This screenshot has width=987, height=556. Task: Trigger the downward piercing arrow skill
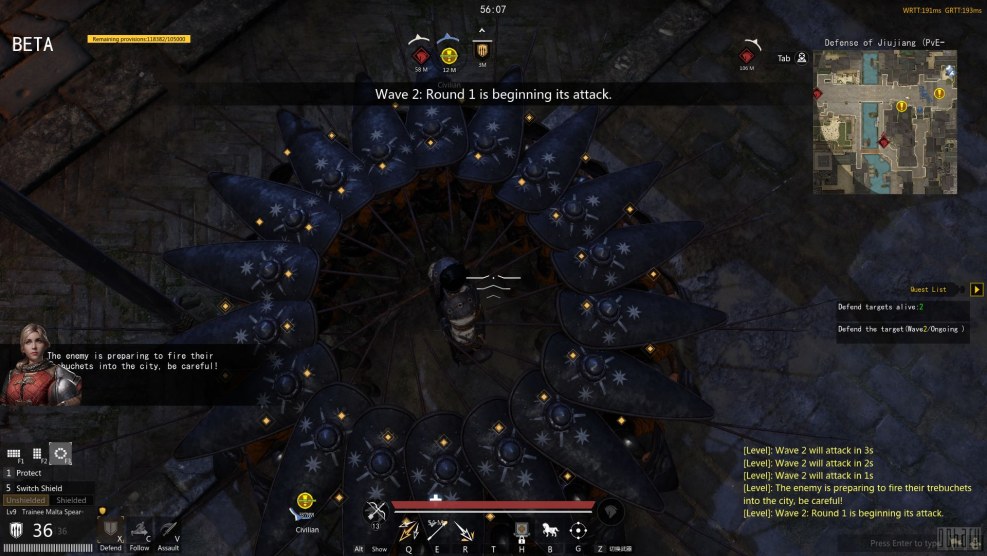(x=464, y=530)
